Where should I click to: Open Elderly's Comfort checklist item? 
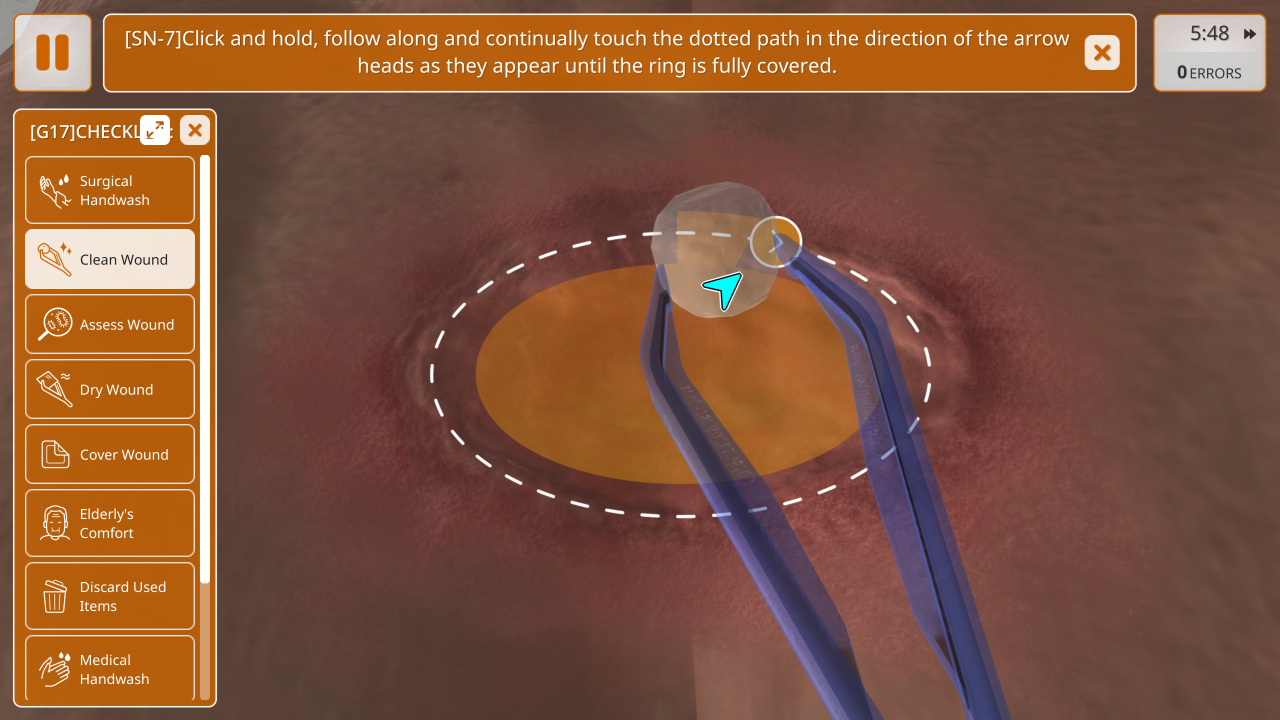click(110, 523)
